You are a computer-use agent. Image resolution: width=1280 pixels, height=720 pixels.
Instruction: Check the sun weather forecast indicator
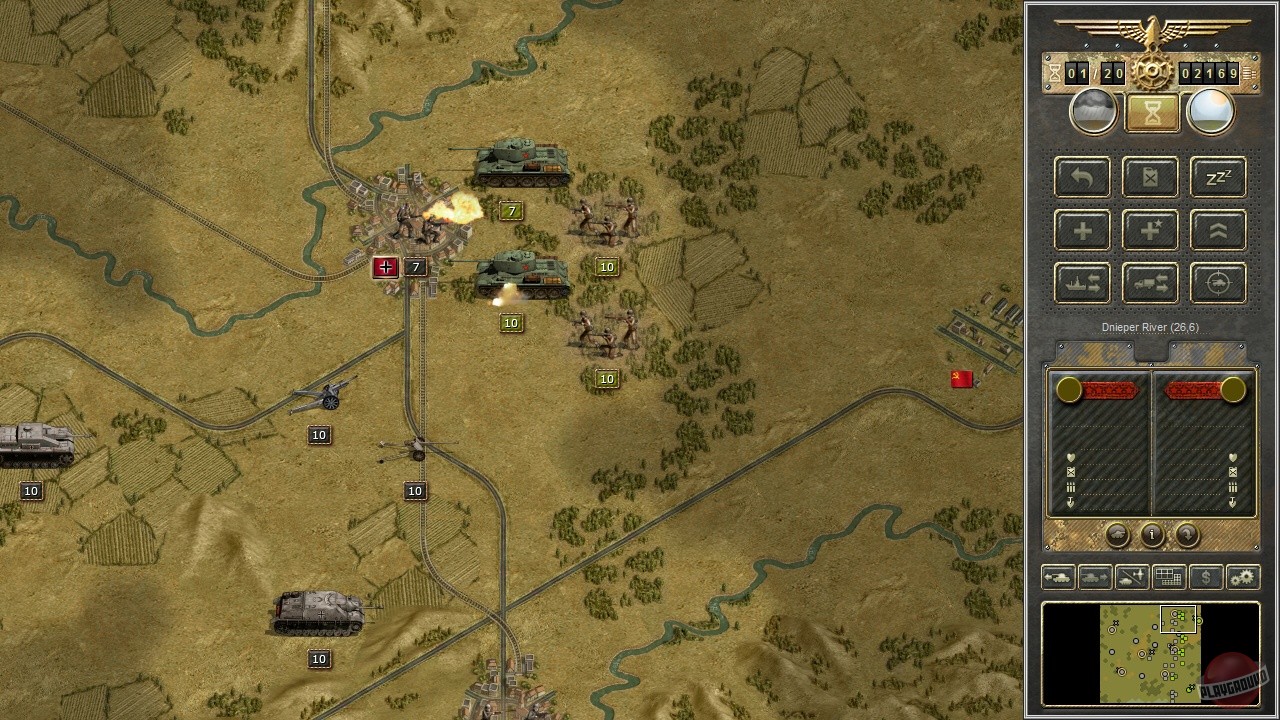[1210, 110]
